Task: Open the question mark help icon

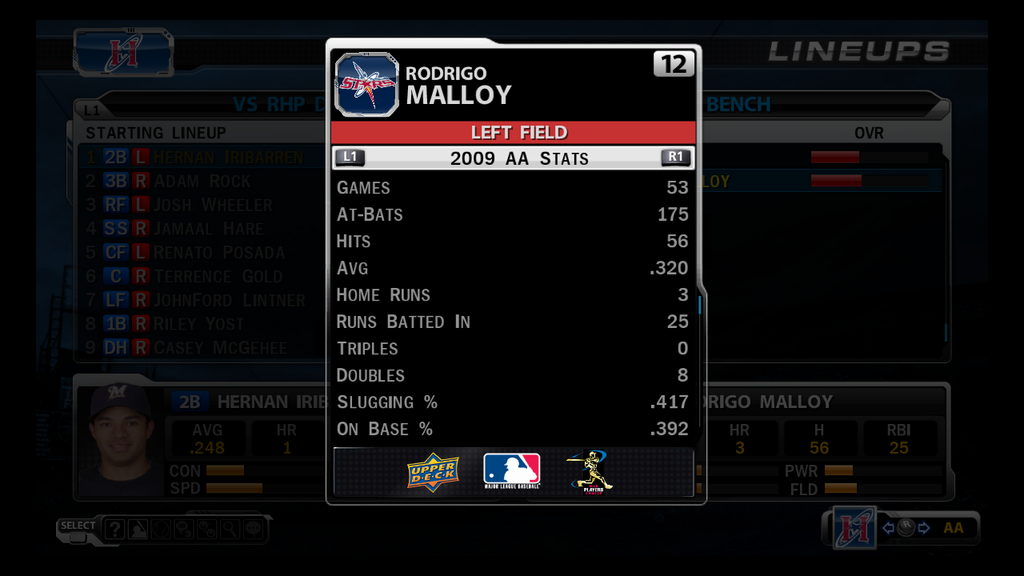Action: tap(115, 530)
